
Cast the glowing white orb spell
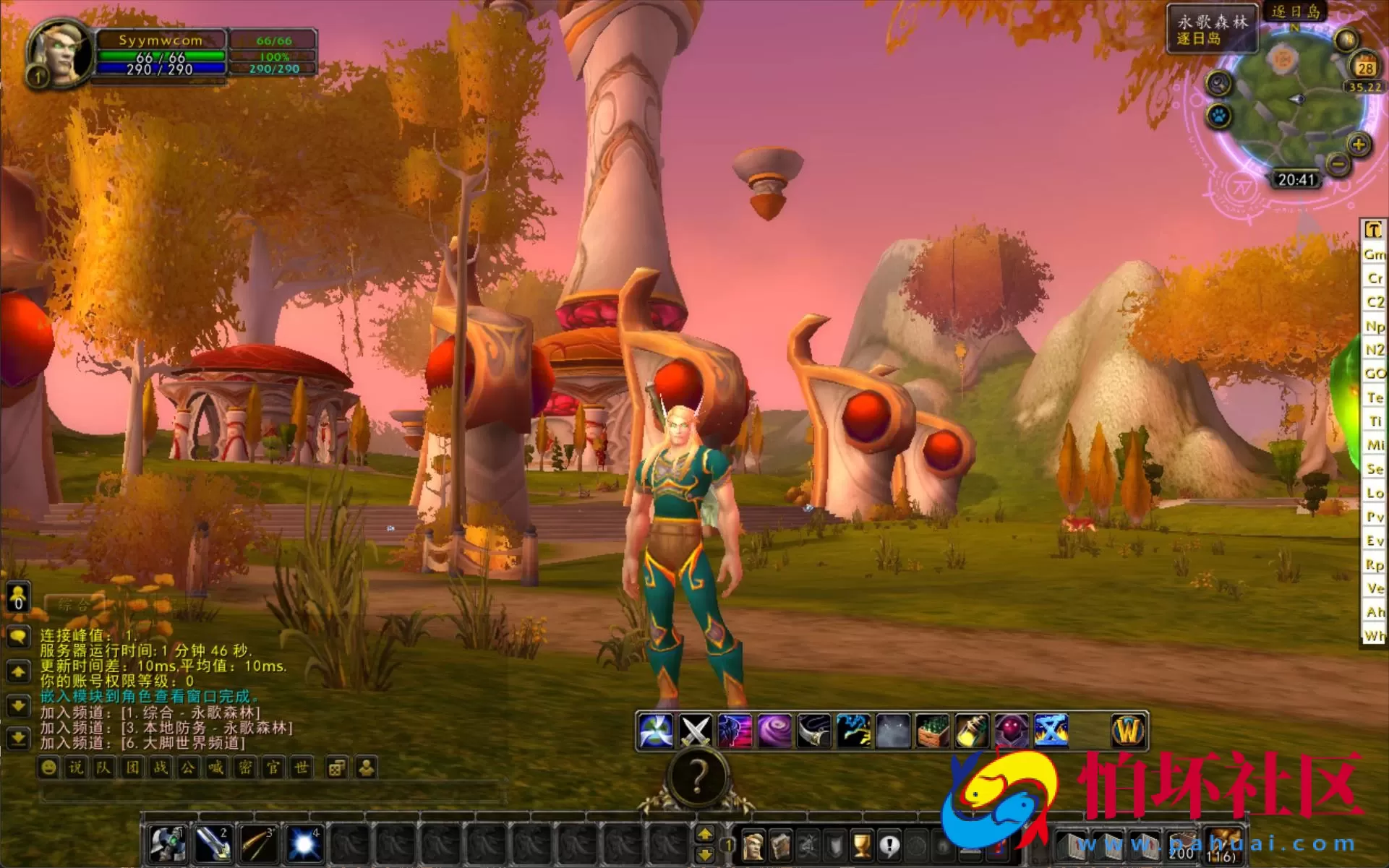point(304,843)
